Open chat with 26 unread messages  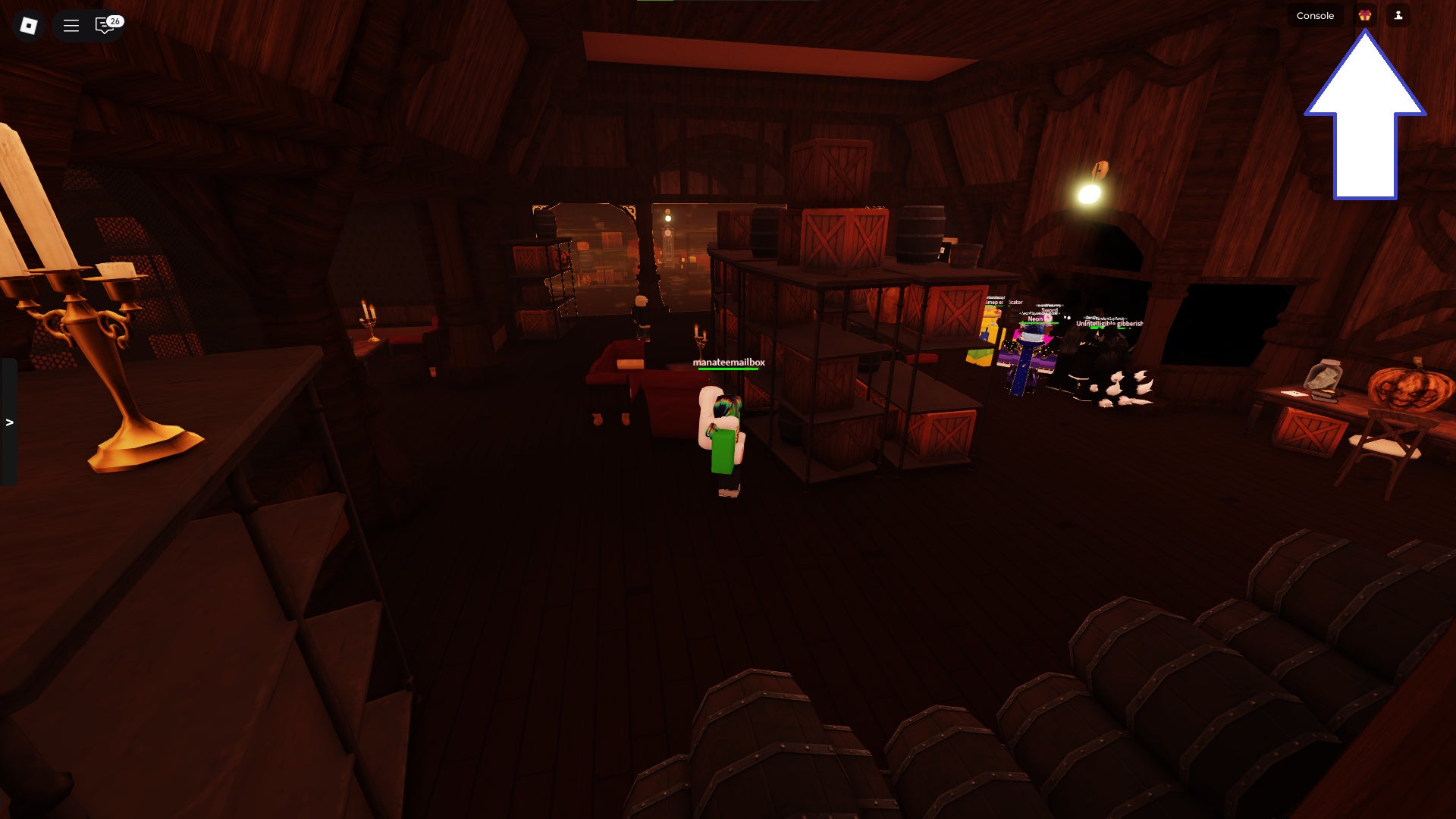[x=105, y=26]
